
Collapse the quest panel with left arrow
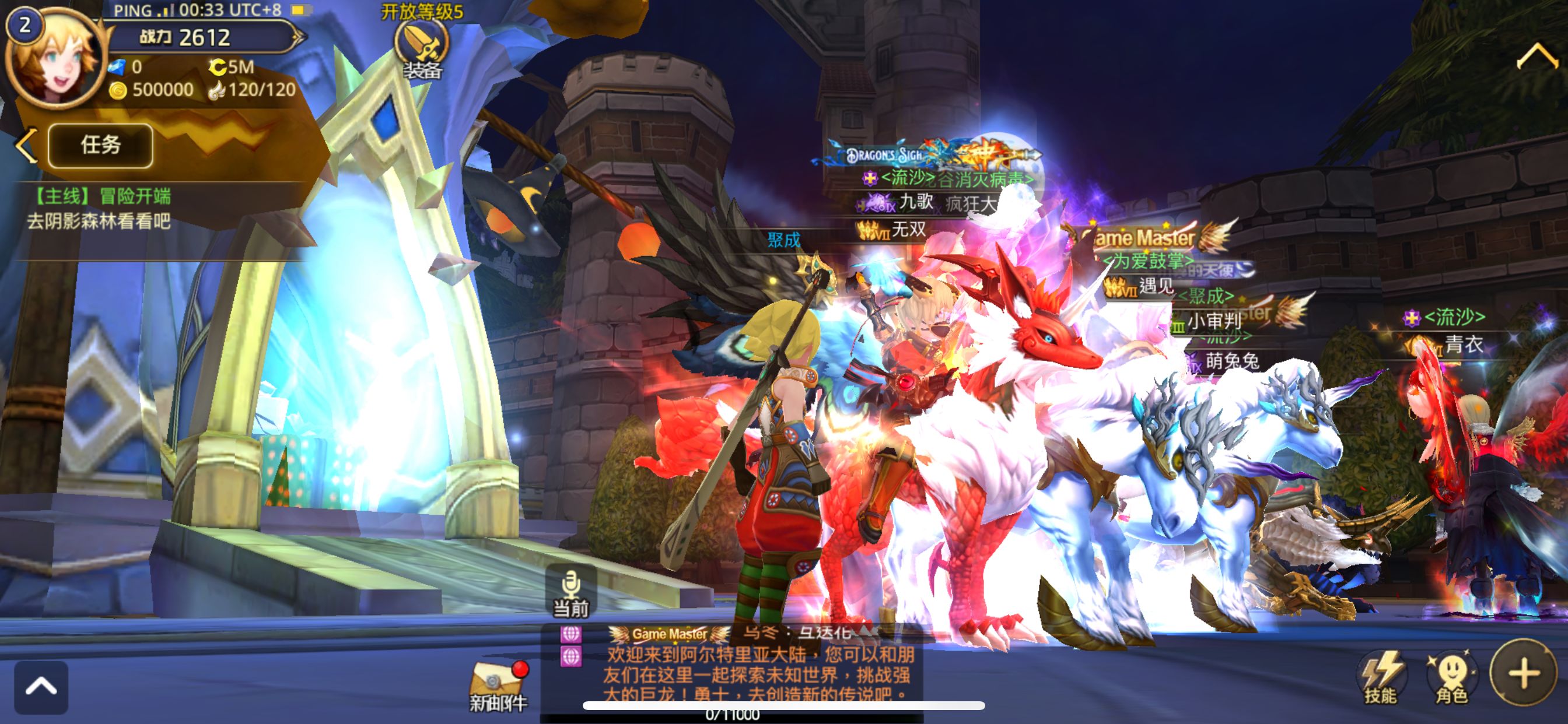26,145
